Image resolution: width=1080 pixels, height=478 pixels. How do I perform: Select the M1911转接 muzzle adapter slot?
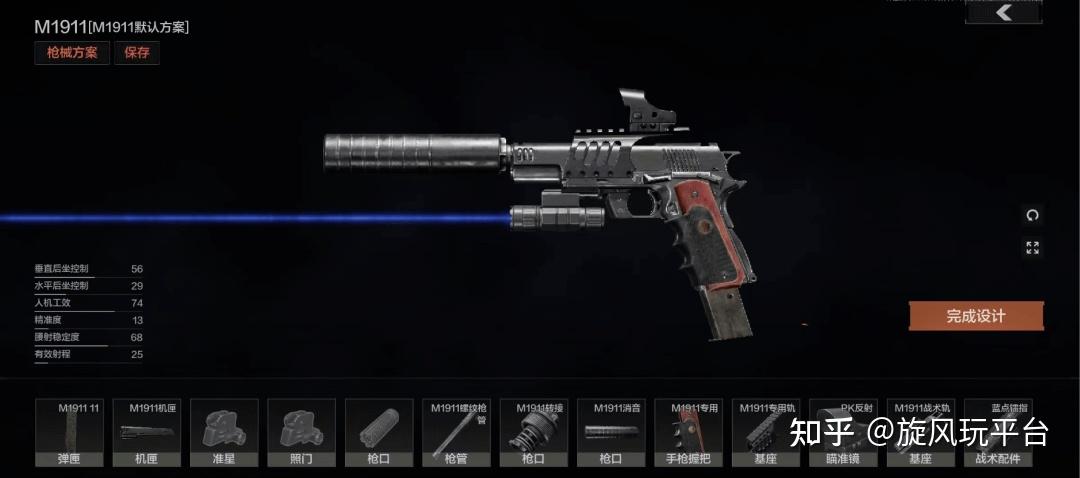click(533, 432)
